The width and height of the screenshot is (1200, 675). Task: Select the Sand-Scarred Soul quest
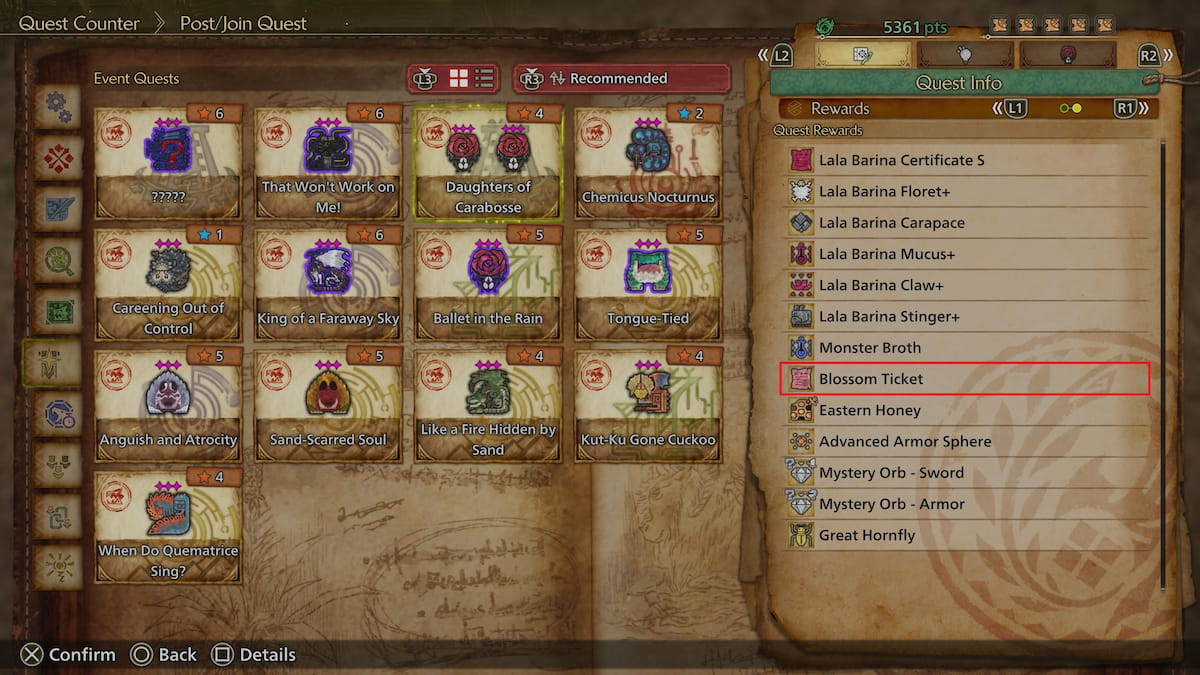click(328, 405)
